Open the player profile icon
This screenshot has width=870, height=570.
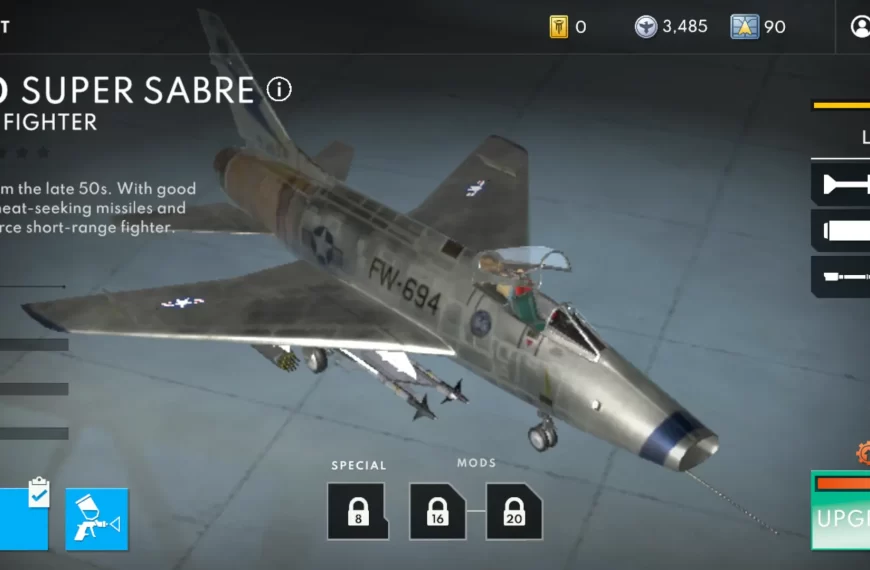point(860,27)
